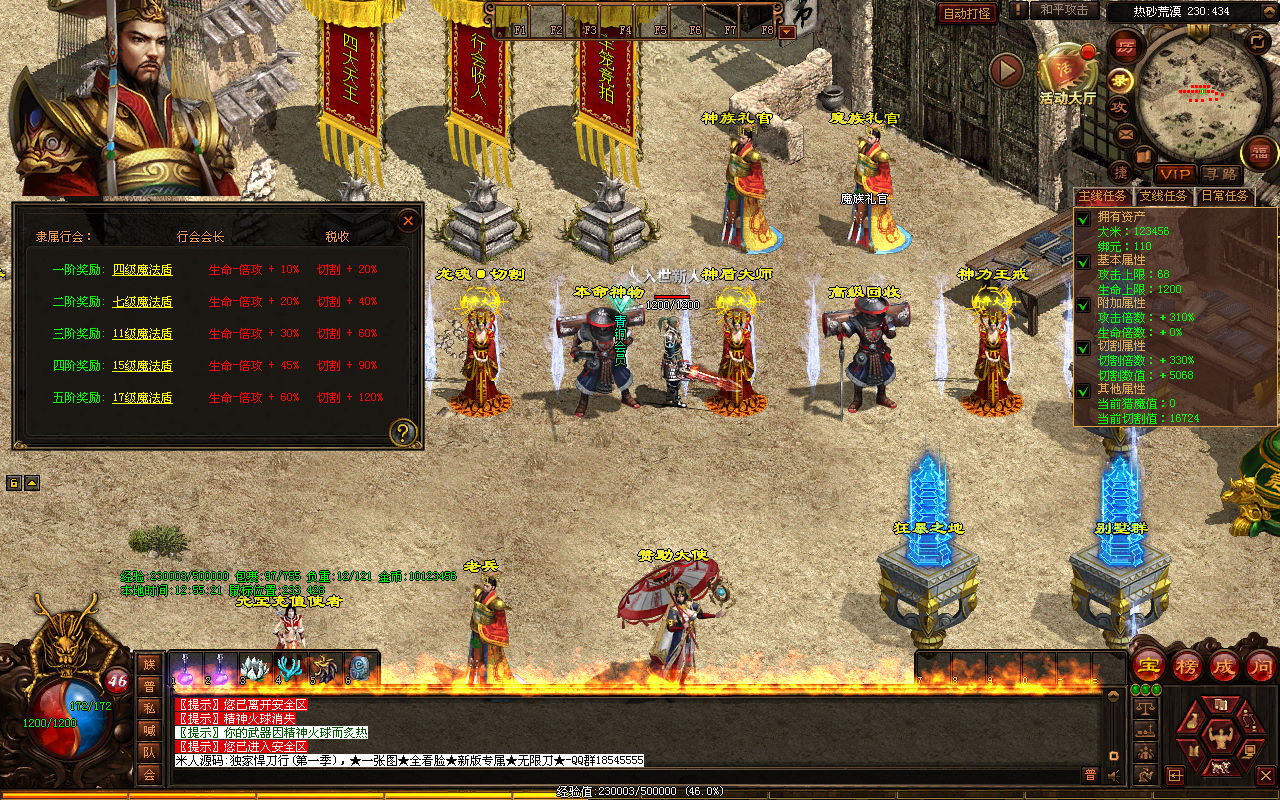This screenshot has width=1280, height=800.
Task: Activate the white lotus item in slot 3
Action: pos(256,668)
